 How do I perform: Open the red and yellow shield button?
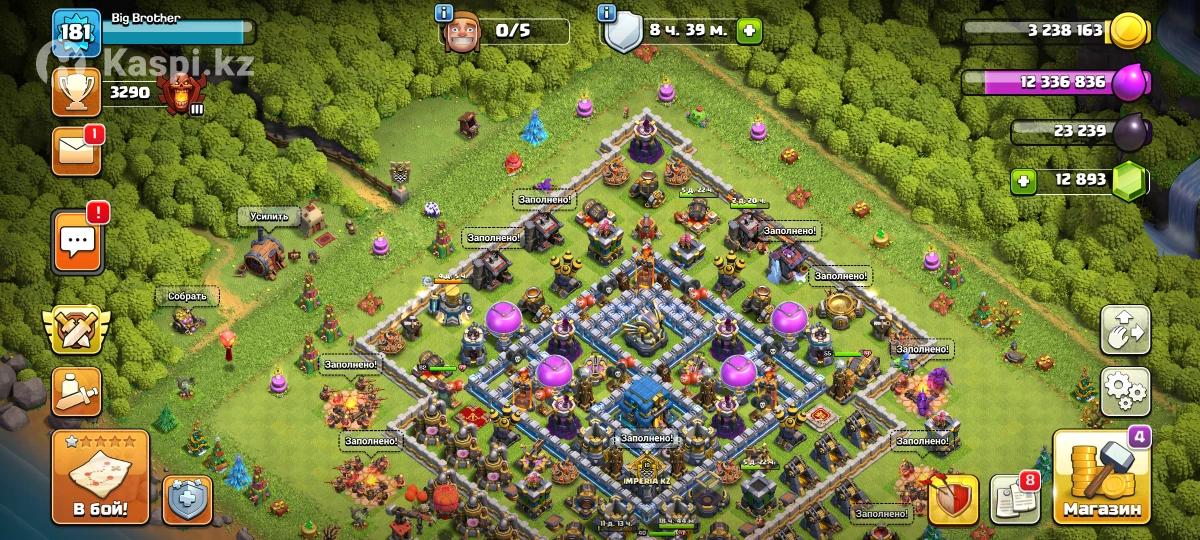click(952, 499)
